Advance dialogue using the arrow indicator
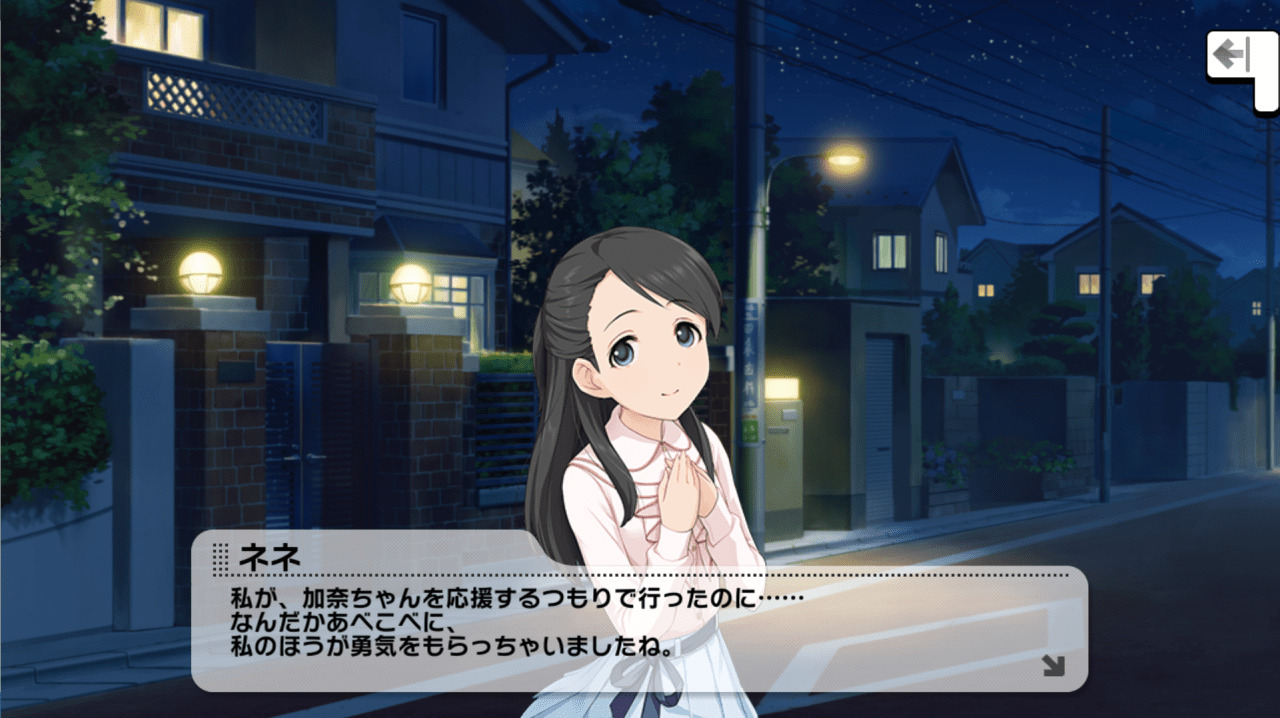The height and width of the screenshot is (718, 1280). (1053, 666)
